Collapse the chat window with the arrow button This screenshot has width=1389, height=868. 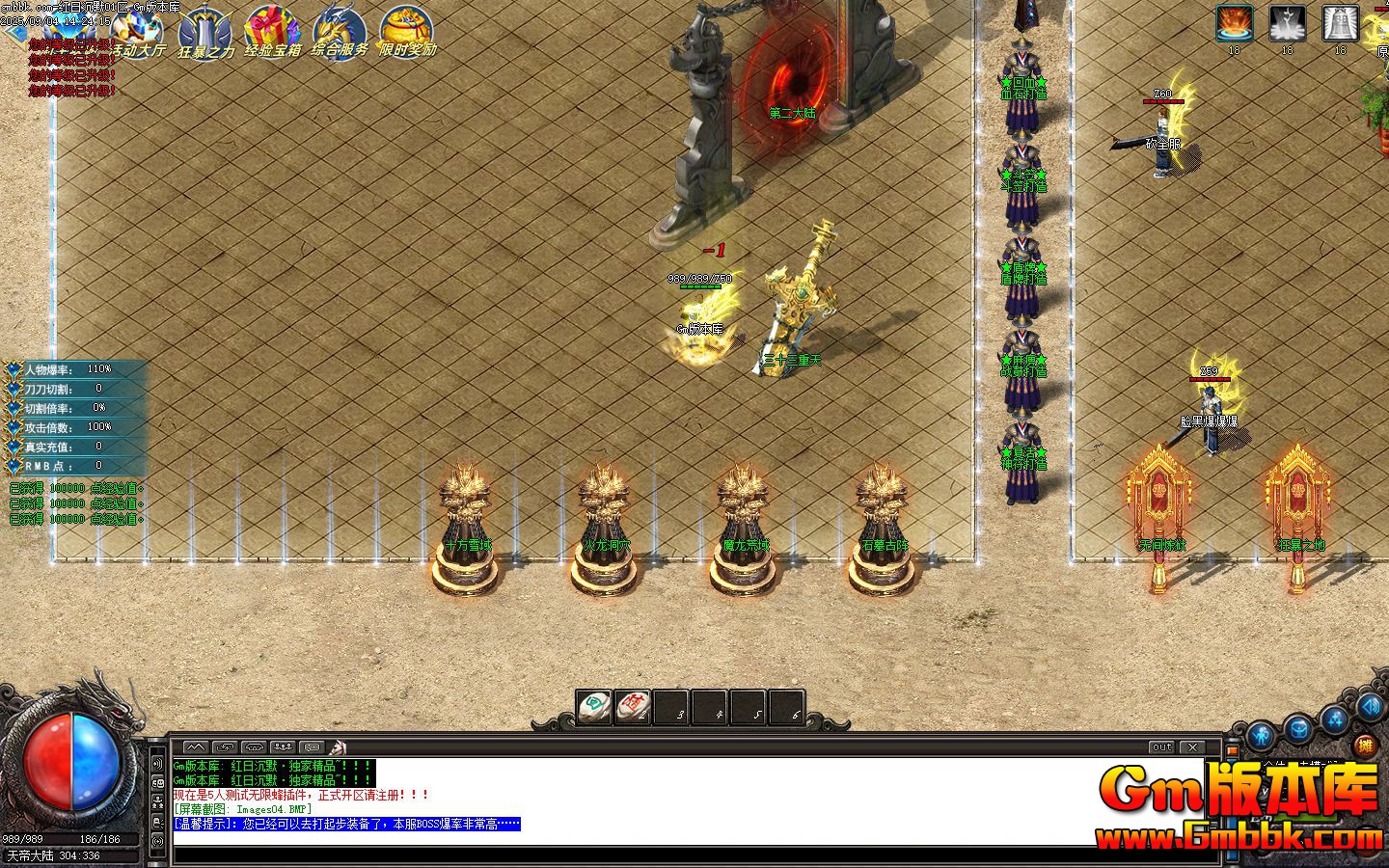tap(196, 746)
